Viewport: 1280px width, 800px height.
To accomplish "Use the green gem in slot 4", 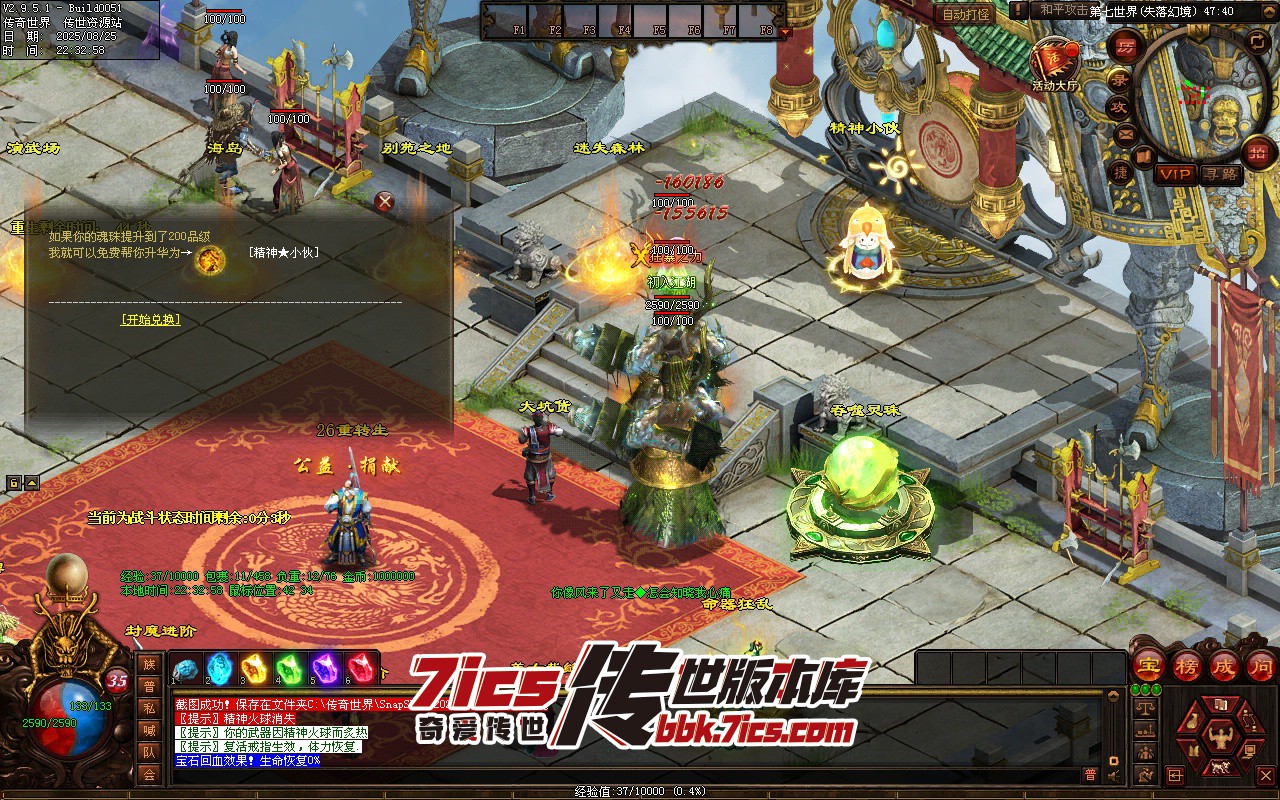I will 290,668.
